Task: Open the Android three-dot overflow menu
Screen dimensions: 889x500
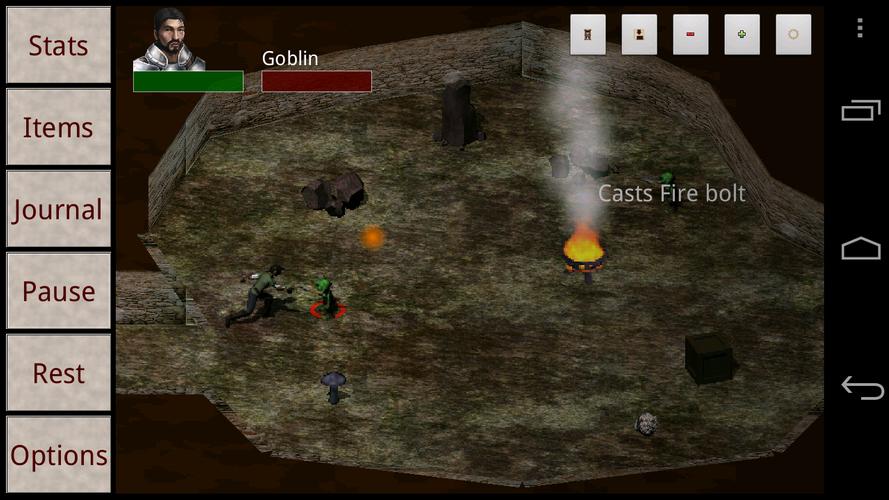Action: pyautogui.click(x=860, y=28)
